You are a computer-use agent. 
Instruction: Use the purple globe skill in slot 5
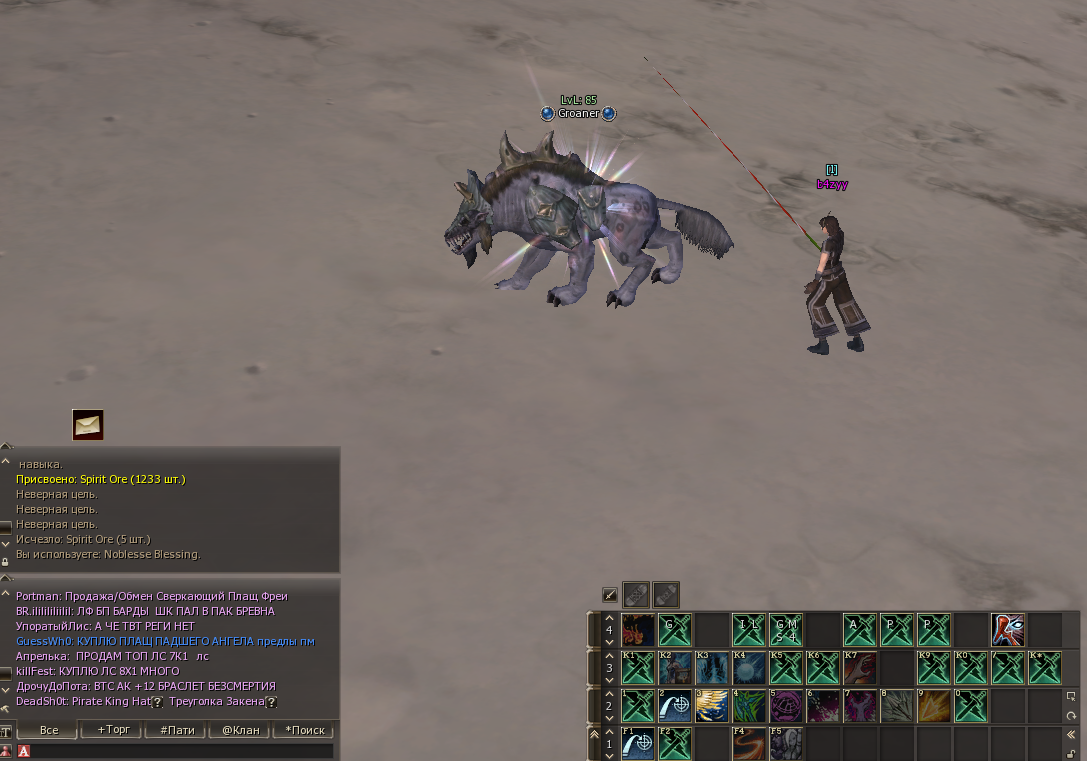click(786, 706)
